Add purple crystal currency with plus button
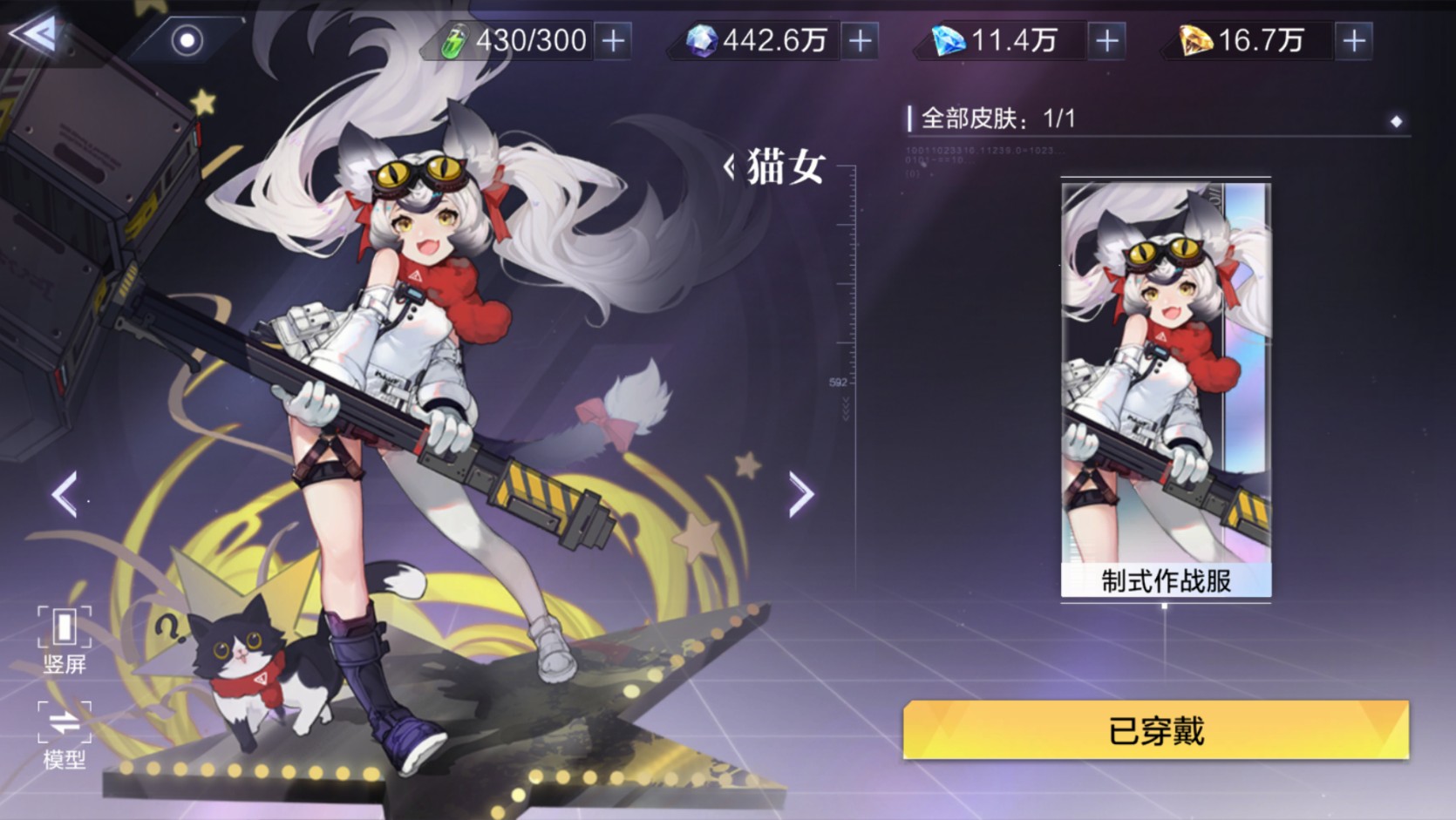Viewport: 1456px width, 820px height. [x=861, y=40]
